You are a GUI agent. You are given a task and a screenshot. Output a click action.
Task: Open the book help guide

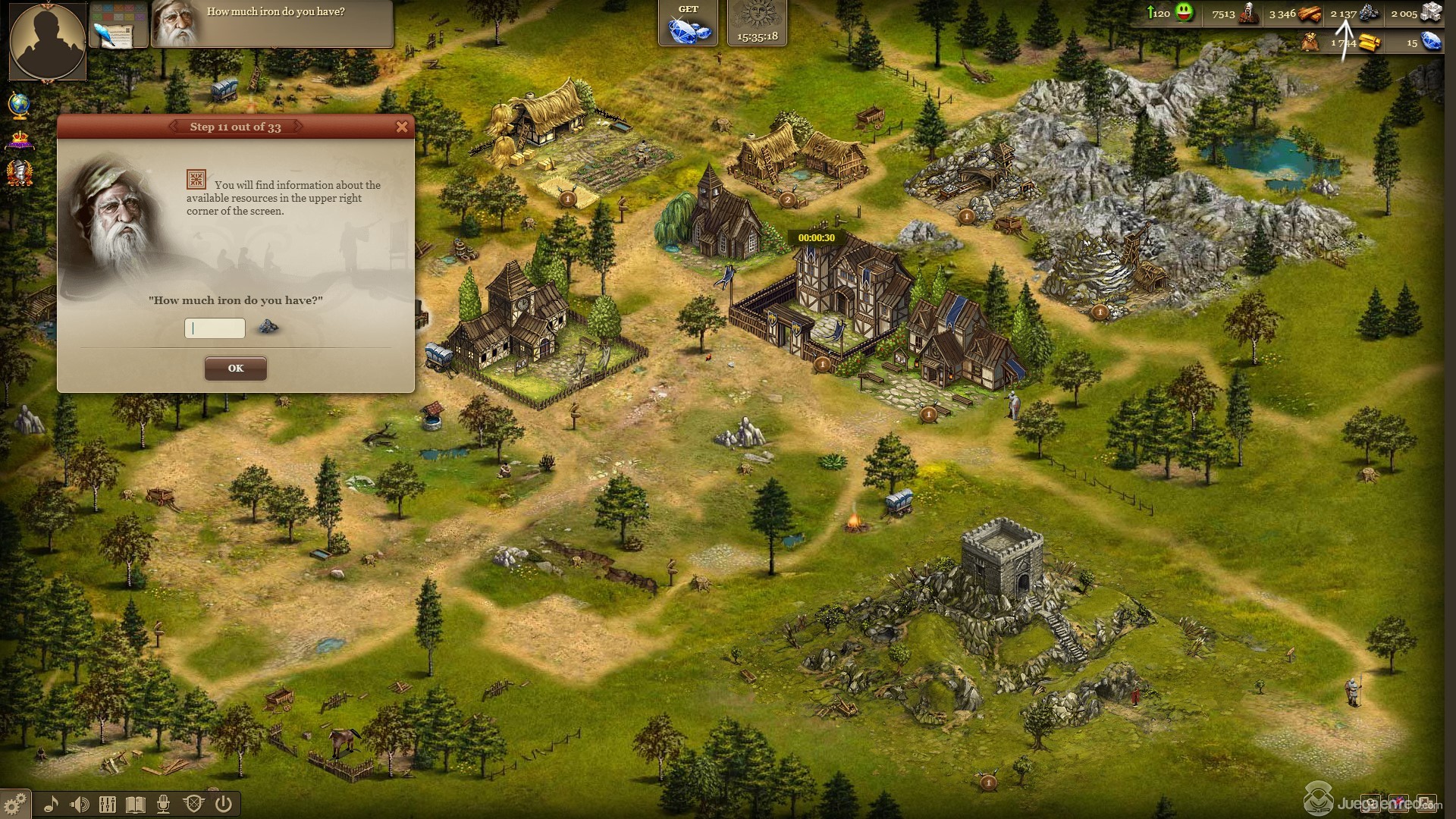[x=135, y=804]
